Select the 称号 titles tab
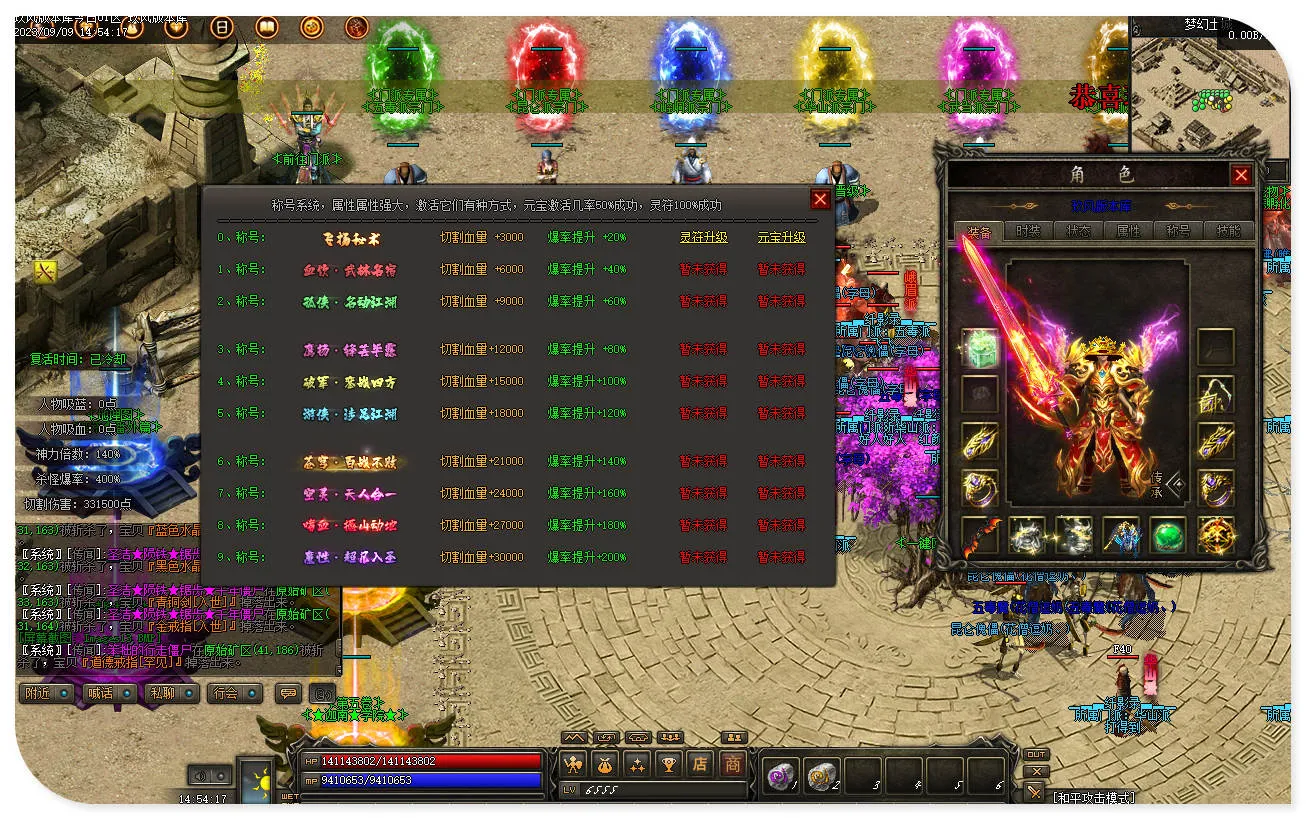 (1178, 231)
